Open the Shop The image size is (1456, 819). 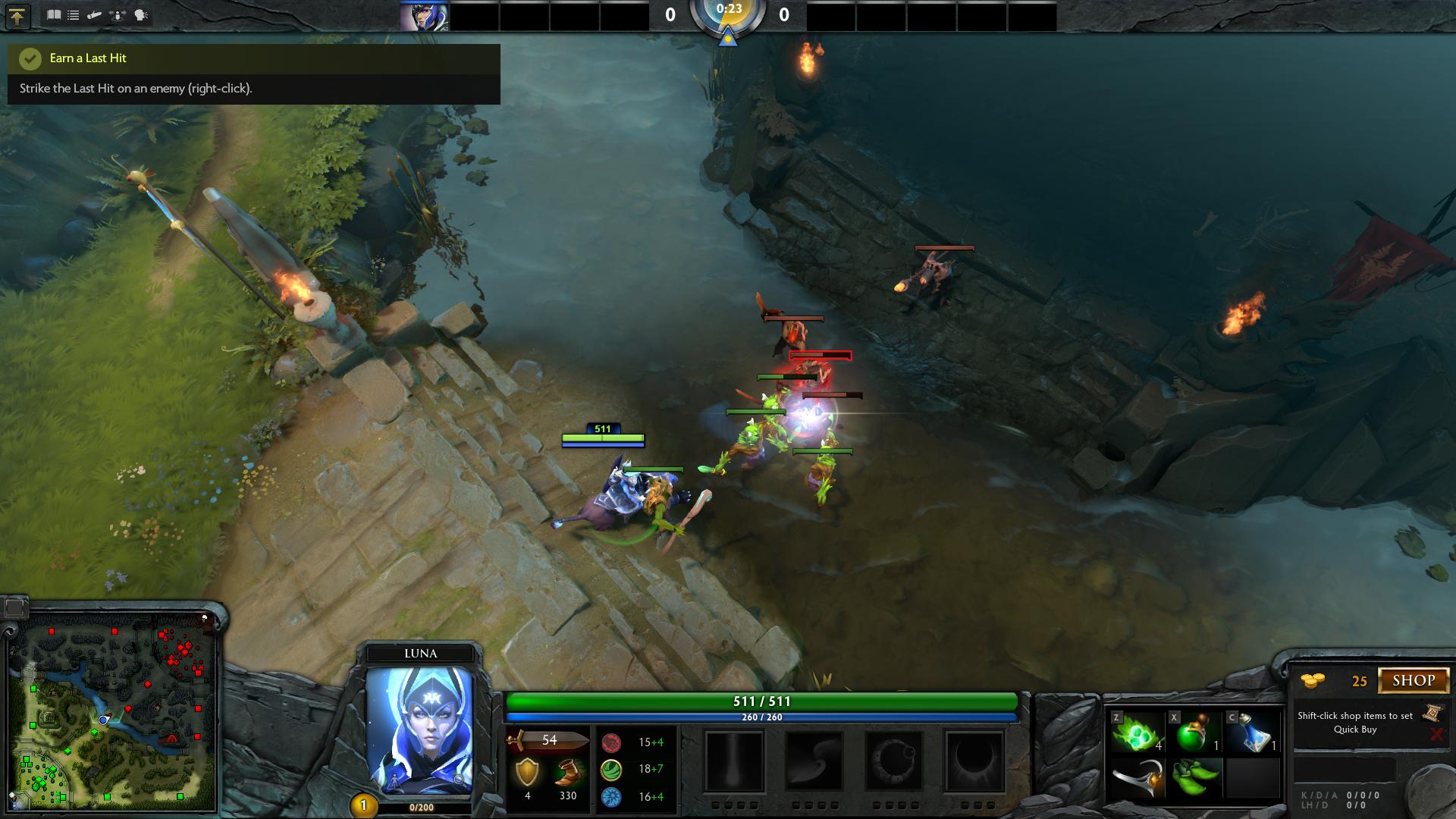1414,680
